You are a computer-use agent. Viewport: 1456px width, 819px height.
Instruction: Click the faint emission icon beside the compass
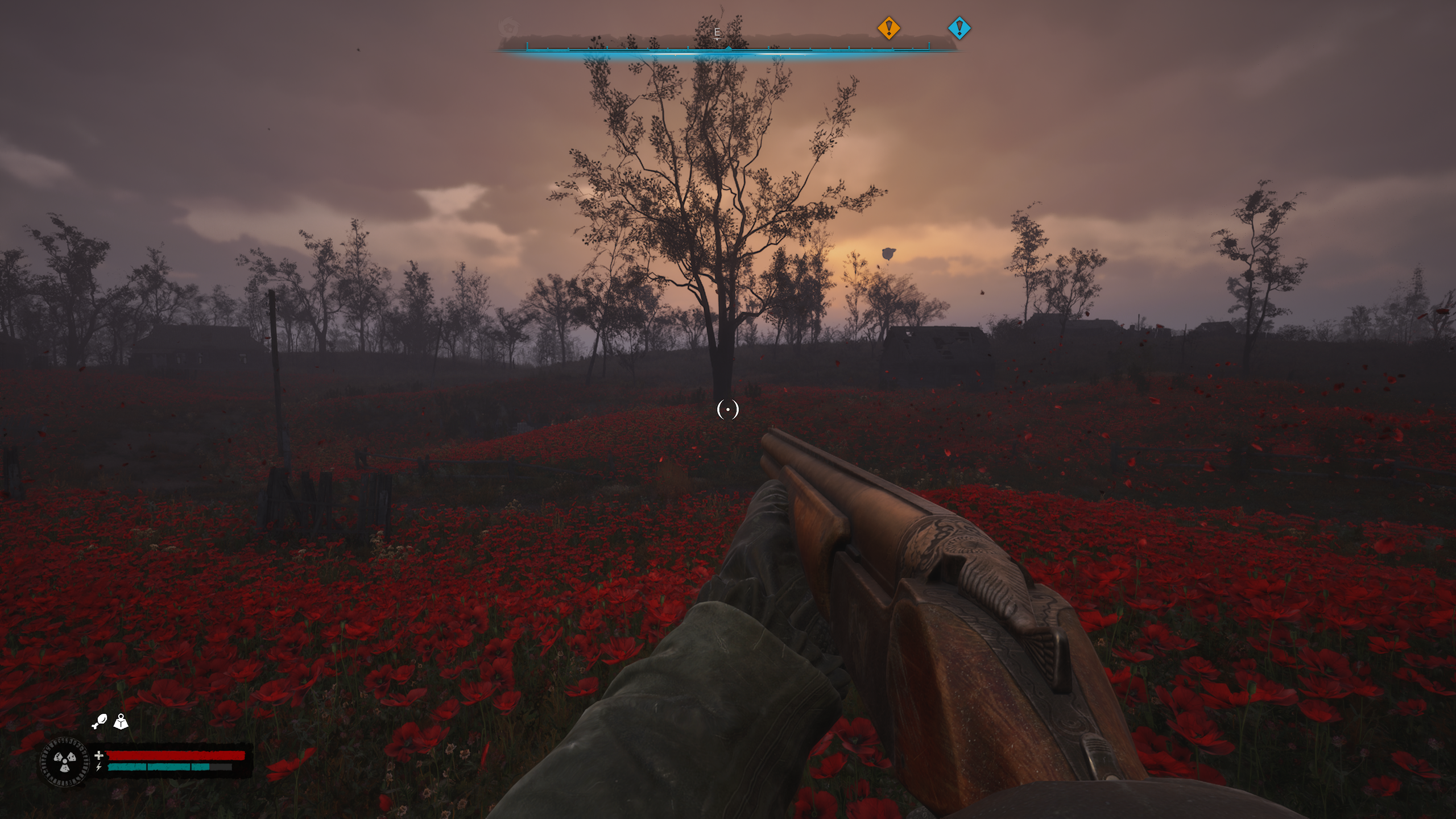coord(508,27)
